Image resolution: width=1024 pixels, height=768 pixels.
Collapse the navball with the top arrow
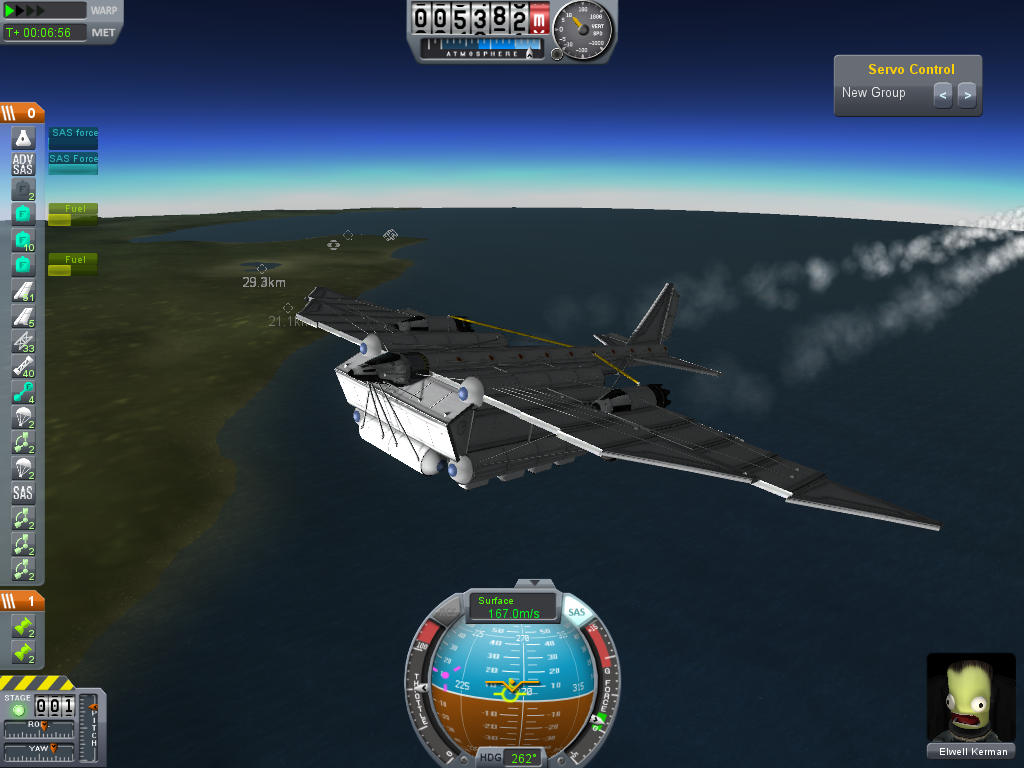tap(541, 583)
